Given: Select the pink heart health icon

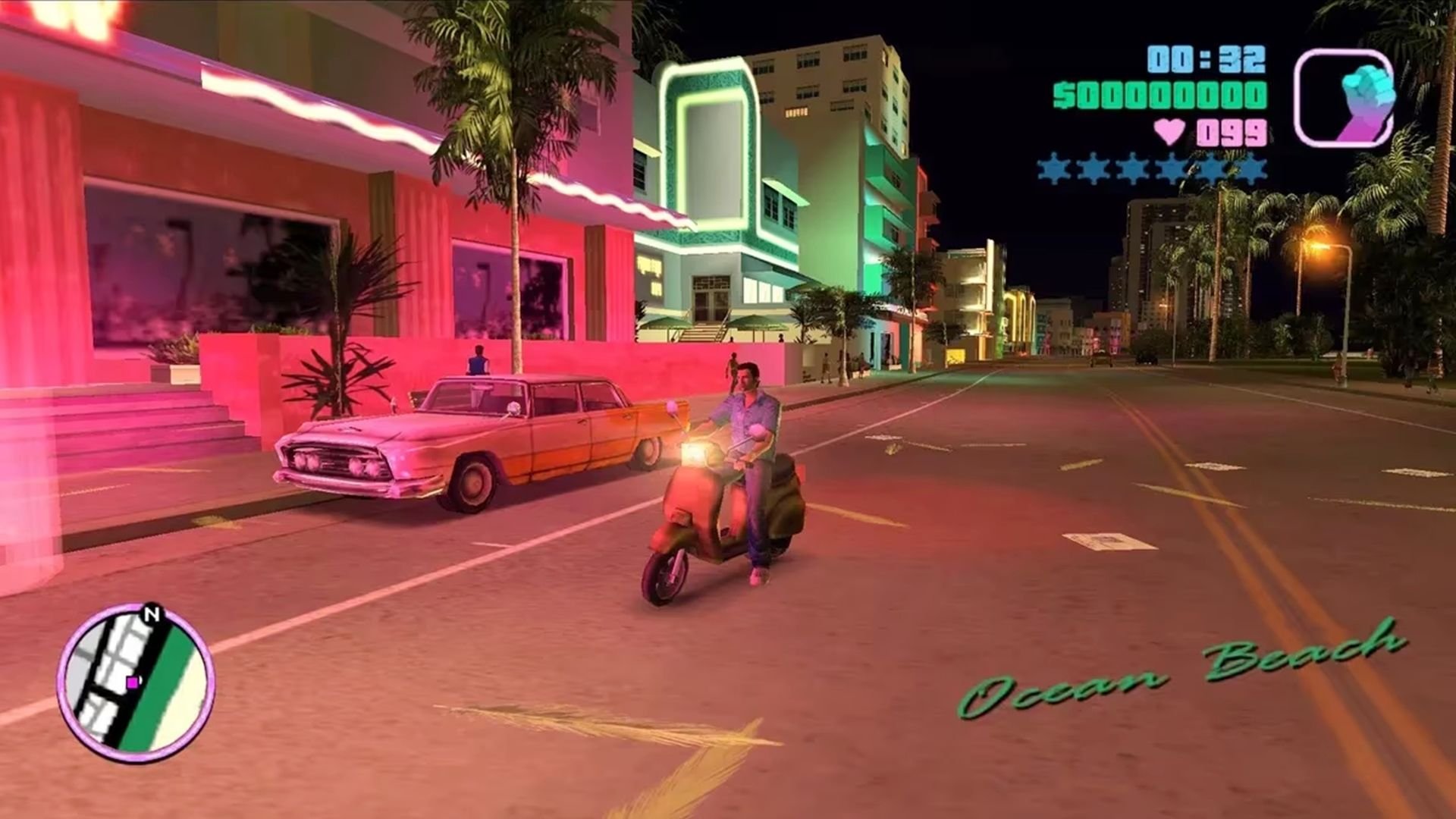Looking at the screenshot, I should [x=1169, y=130].
